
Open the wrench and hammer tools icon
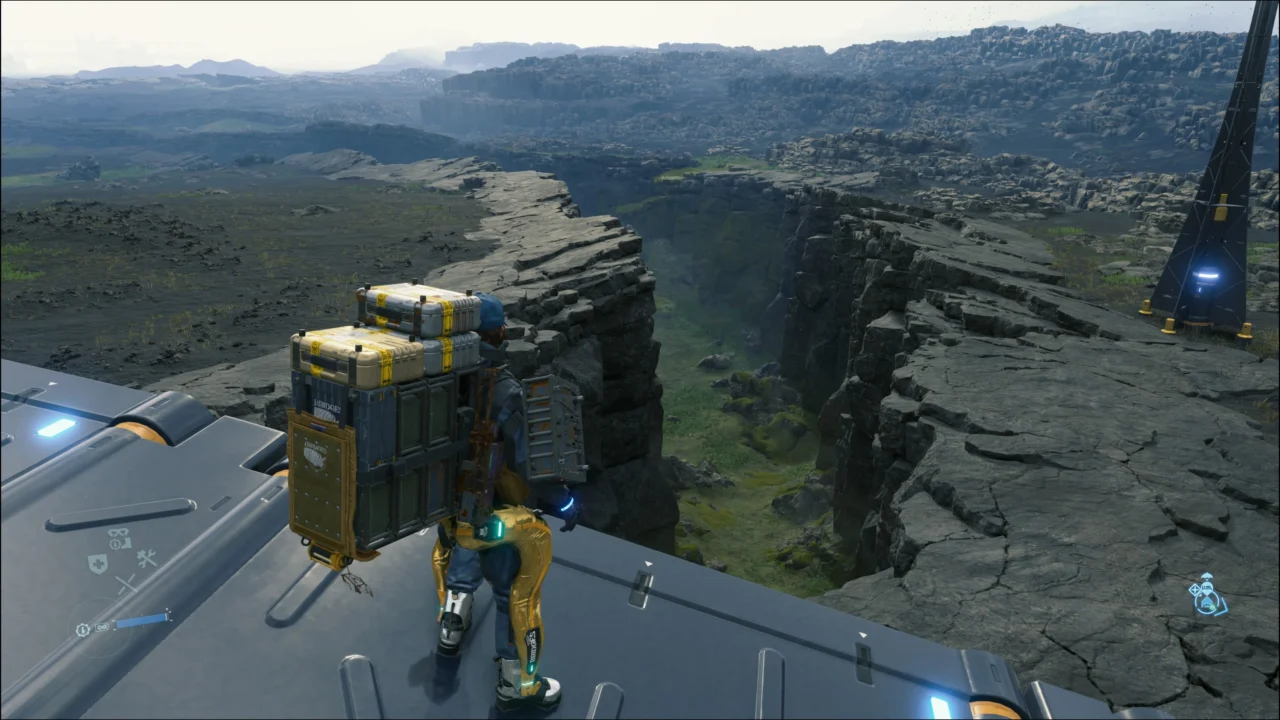pos(146,559)
